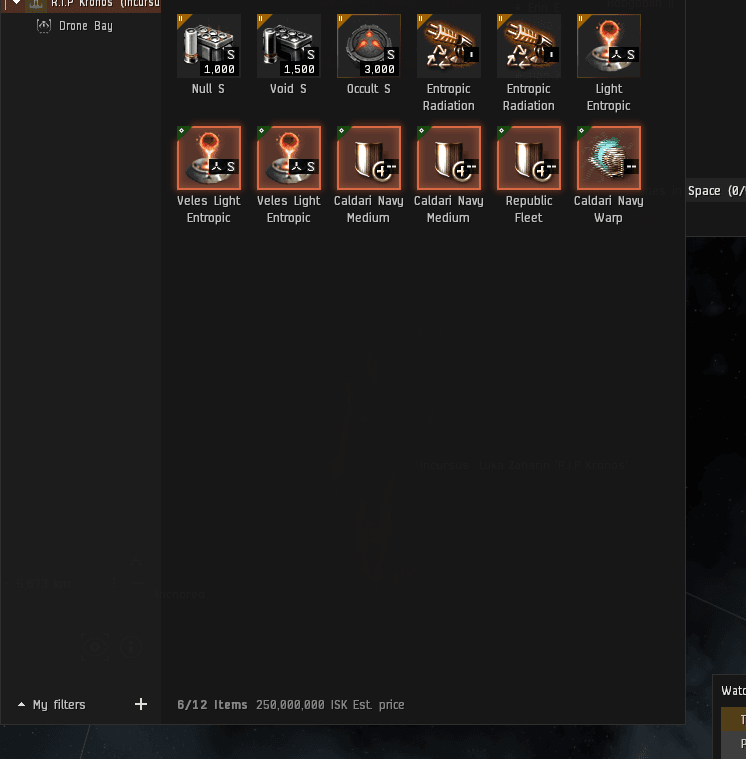The height and width of the screenshot is (759, 746).
Task: Choose the Caldari Navy Warp module
Action: (x=609, y=158)
